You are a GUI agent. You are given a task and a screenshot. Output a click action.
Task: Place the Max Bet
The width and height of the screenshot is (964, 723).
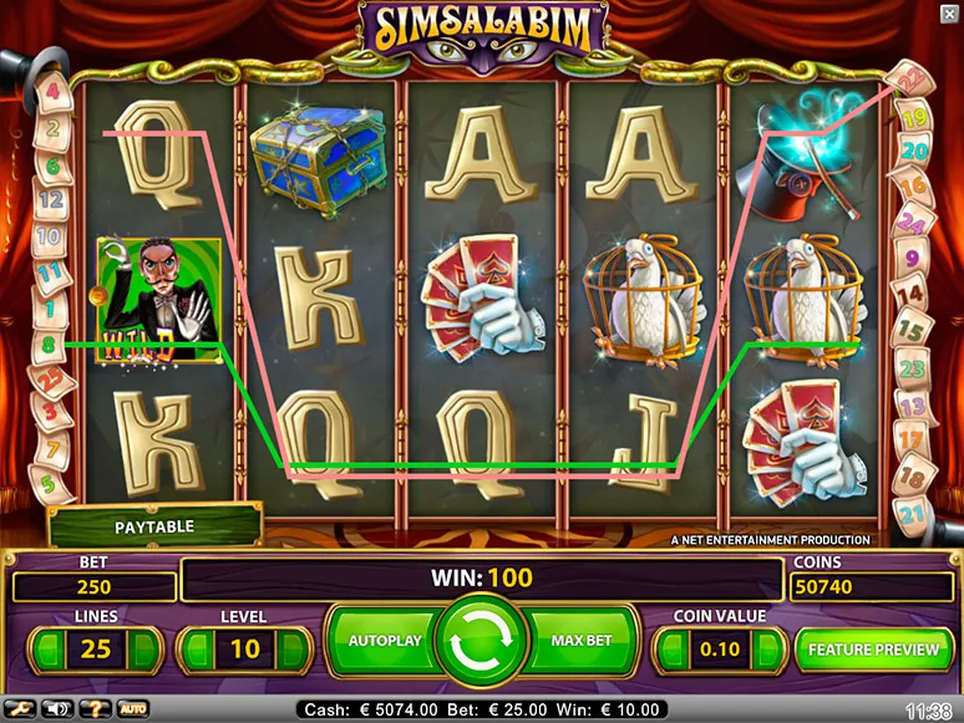pos(582,641)
